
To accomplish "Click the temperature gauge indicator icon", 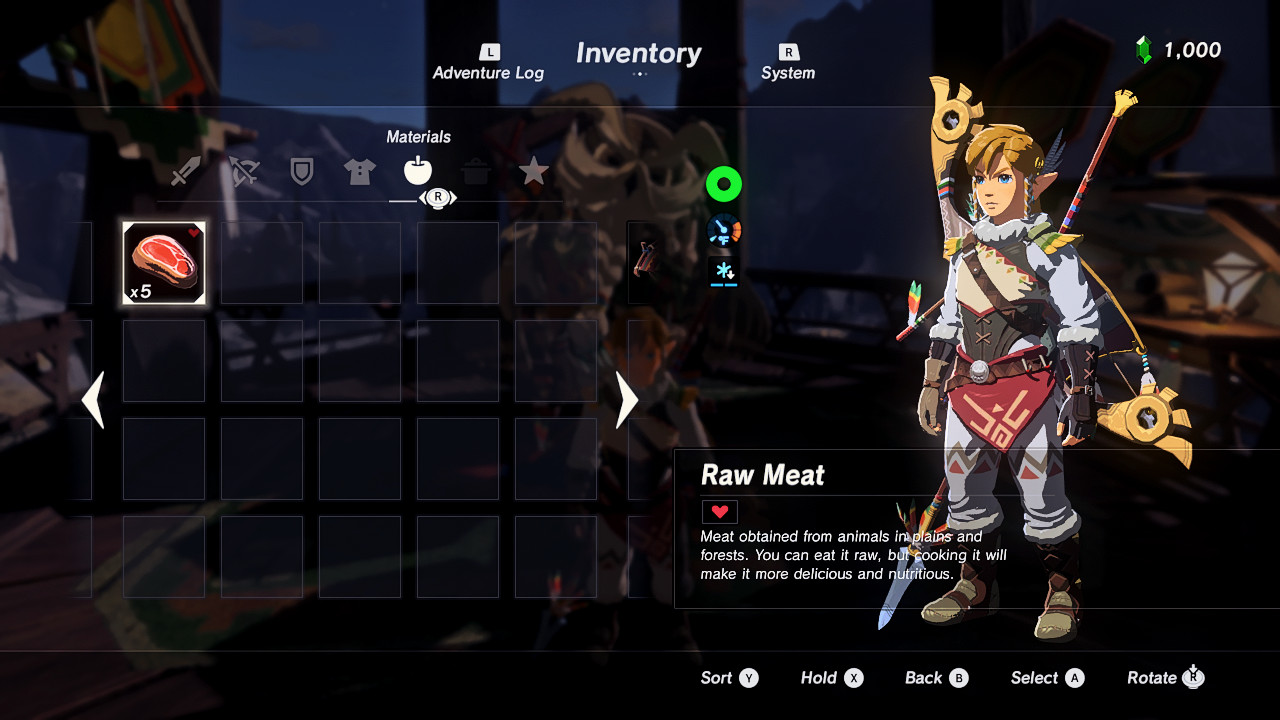I will (723, 229).
